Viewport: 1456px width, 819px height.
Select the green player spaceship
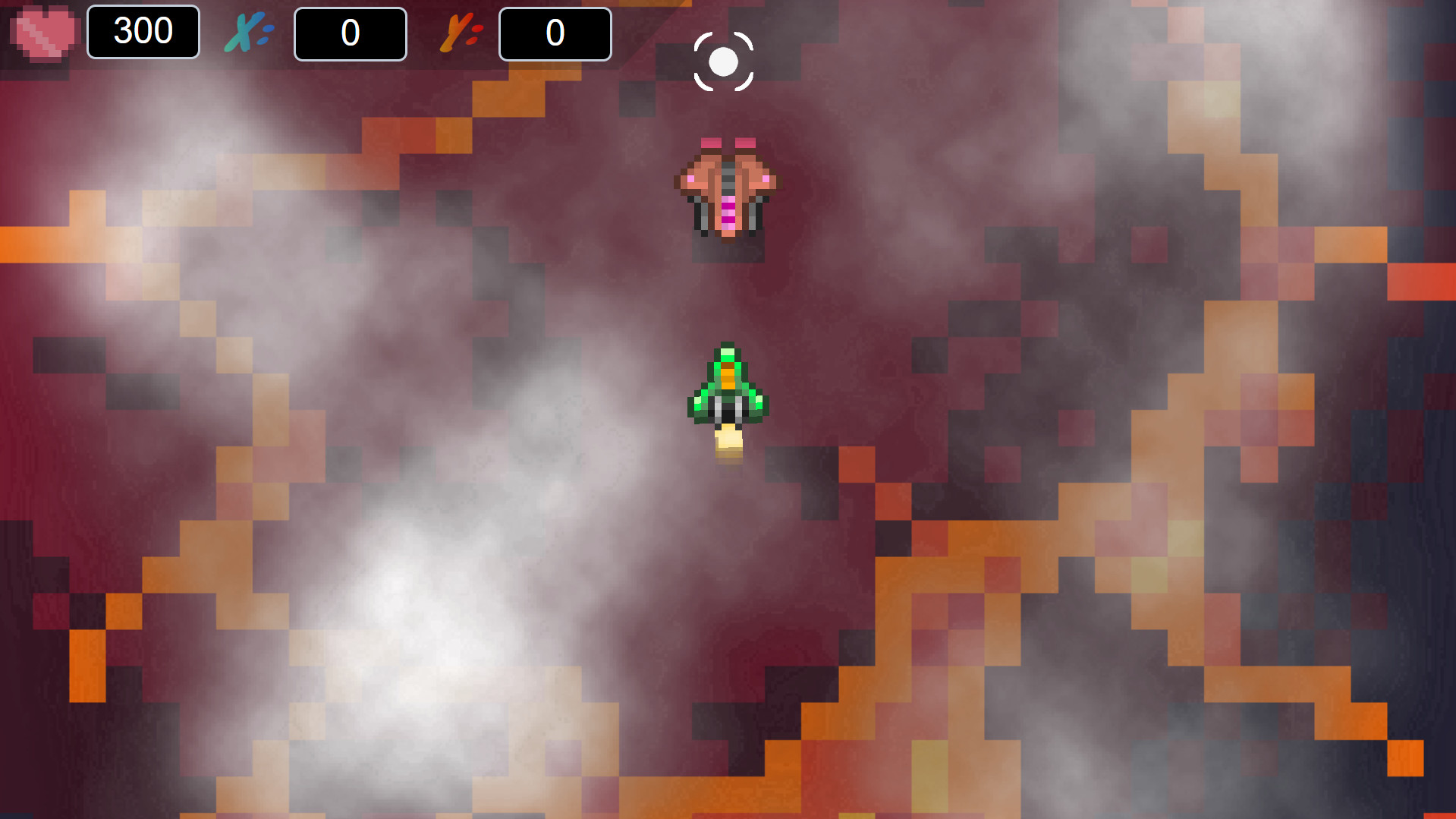click(727, 387)
